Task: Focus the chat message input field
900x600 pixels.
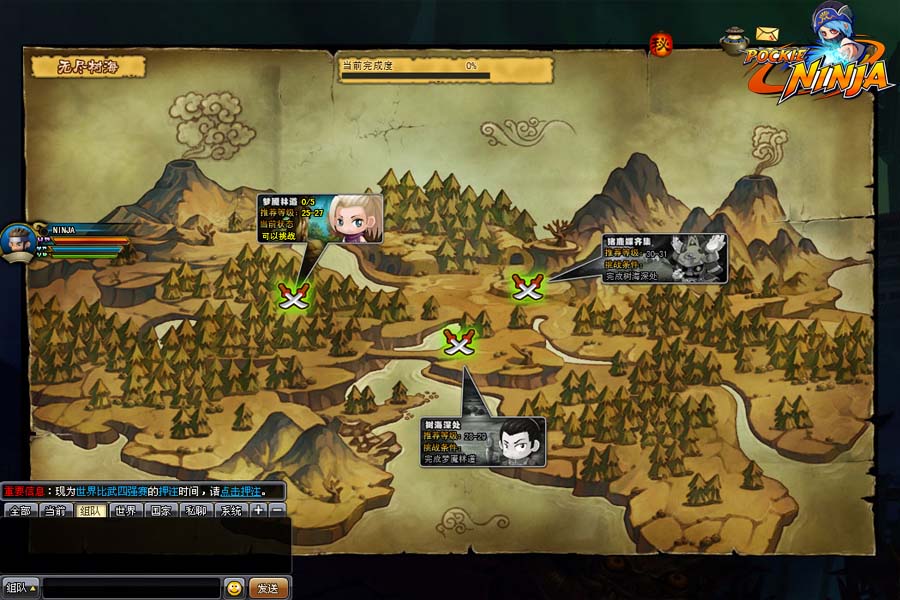Action: [130, 588]
